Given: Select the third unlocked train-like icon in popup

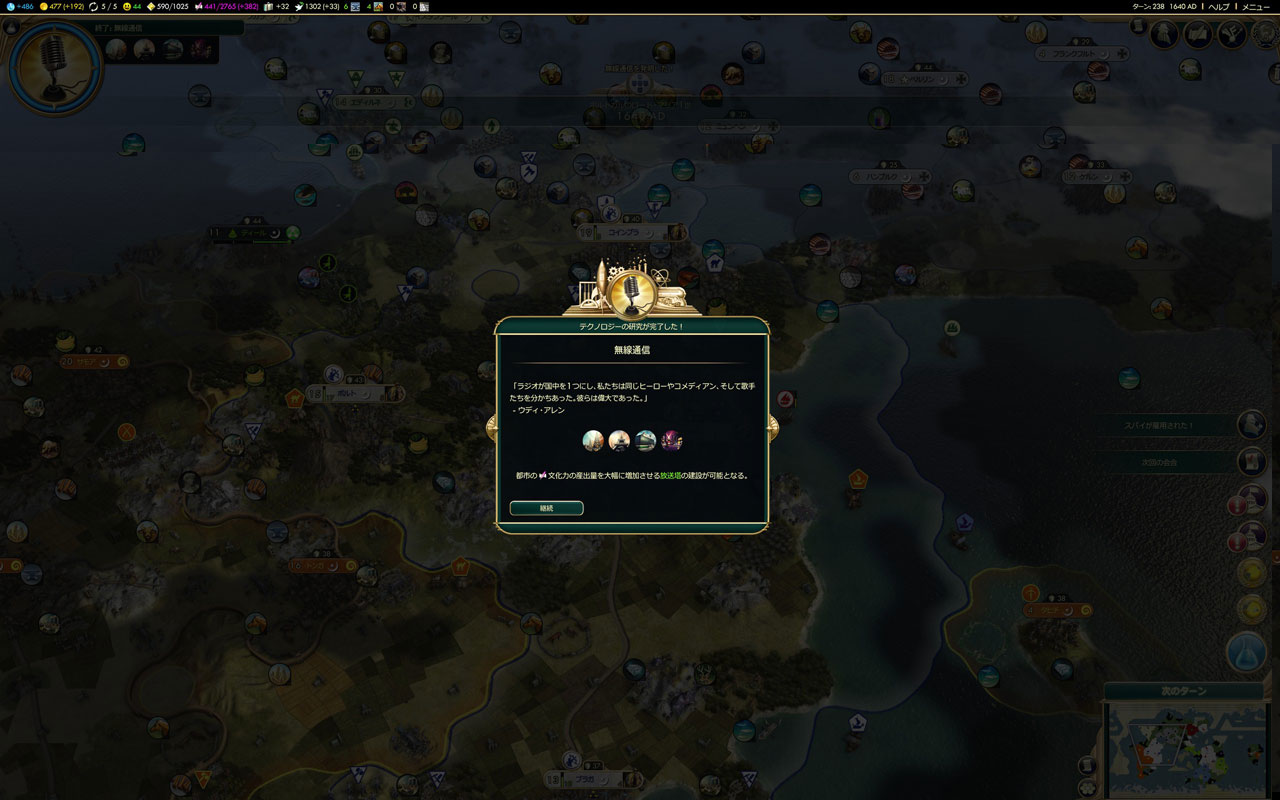Looking at the screenshot, I should [x=646, y=440].
